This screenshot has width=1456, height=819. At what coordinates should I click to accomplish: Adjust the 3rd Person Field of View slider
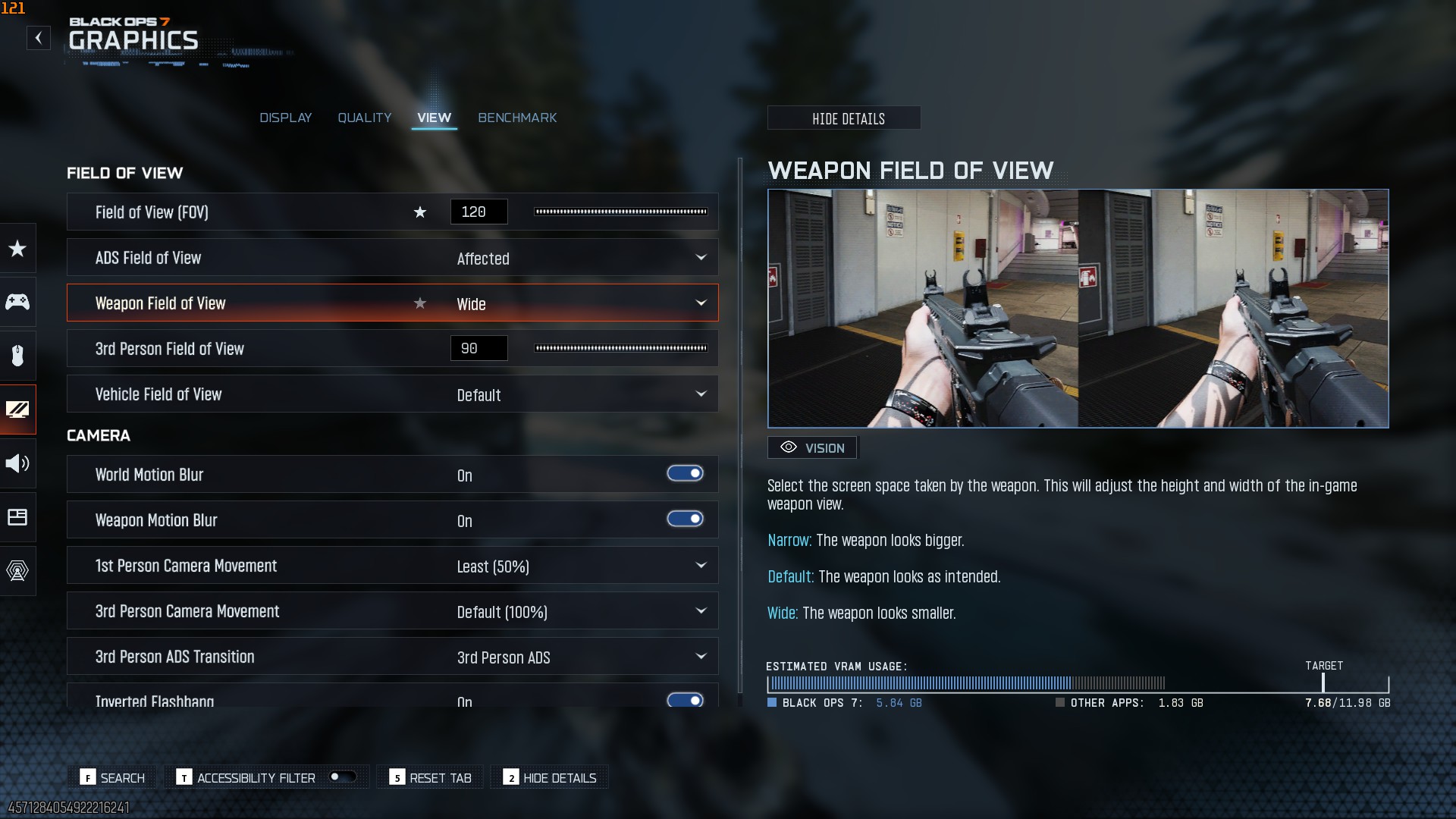tap(620, 348)
